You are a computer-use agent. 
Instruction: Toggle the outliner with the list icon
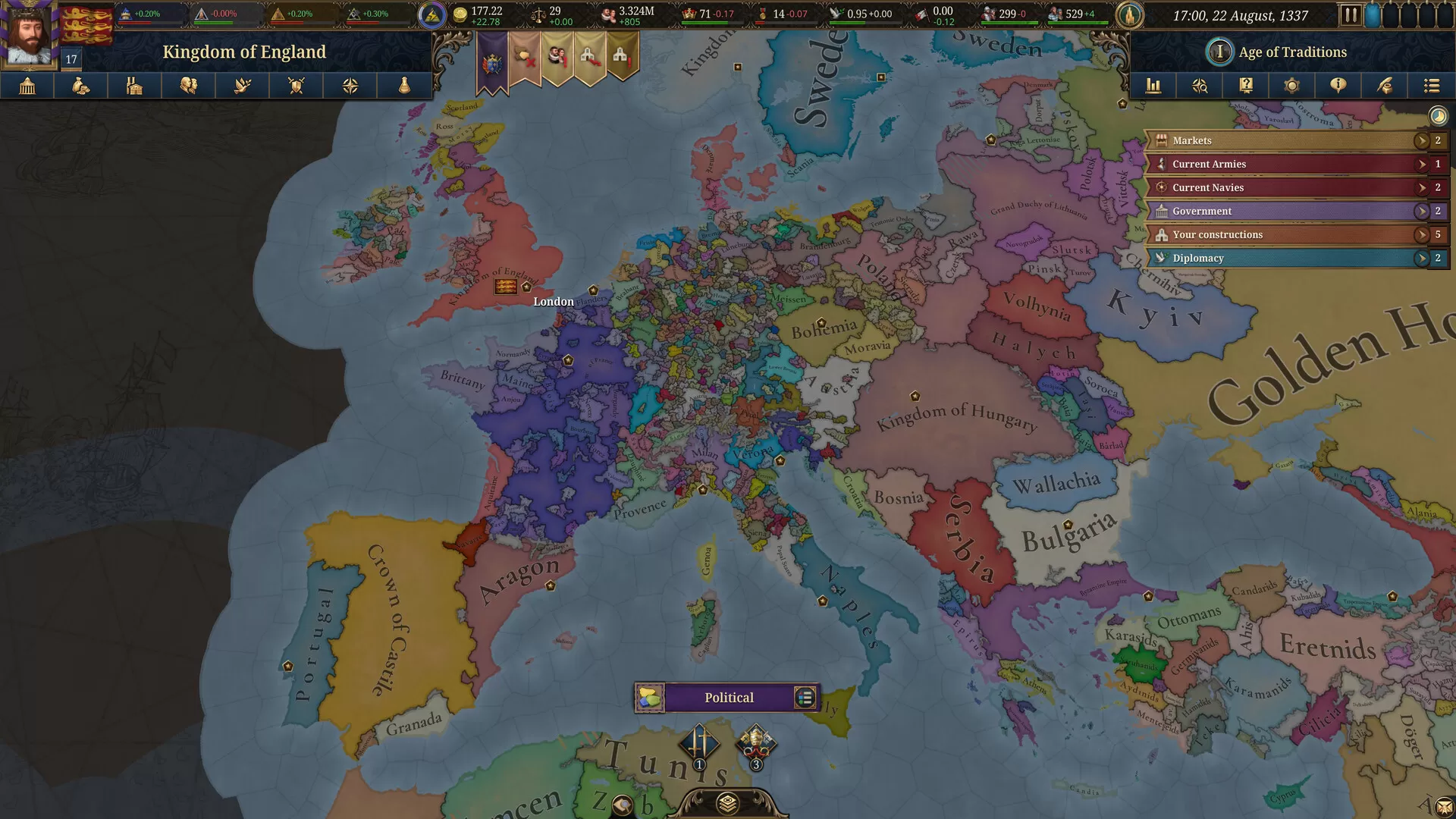[x=1432, y=85]
